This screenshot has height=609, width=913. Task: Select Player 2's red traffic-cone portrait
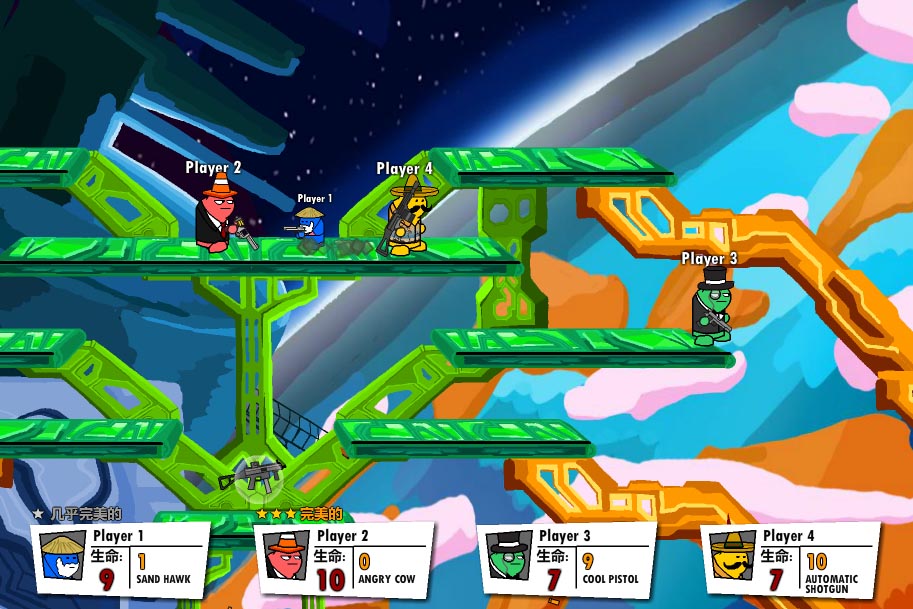pyautogui.click(x=286, y=556)
